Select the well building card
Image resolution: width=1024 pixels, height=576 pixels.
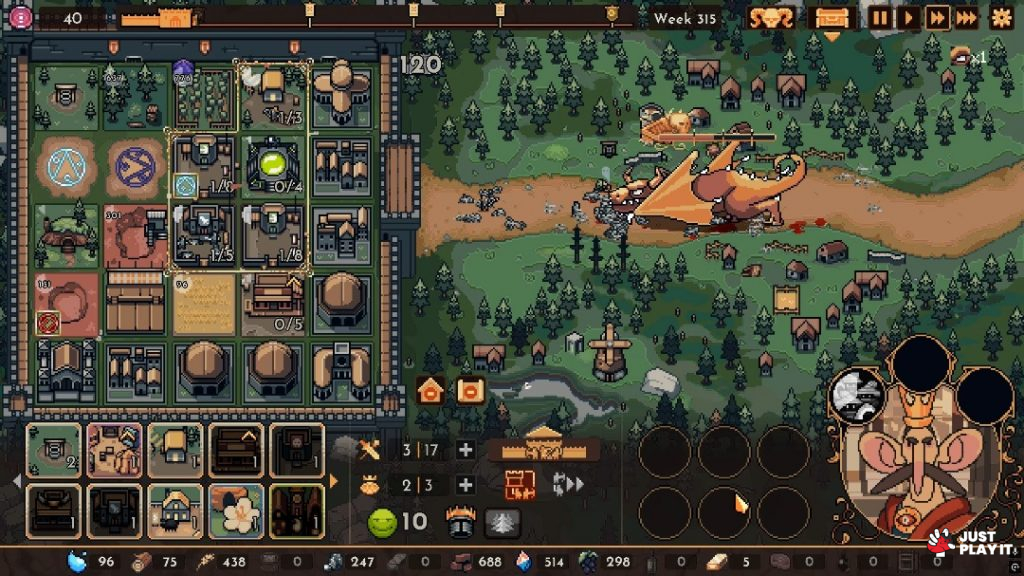pos(53,450)
